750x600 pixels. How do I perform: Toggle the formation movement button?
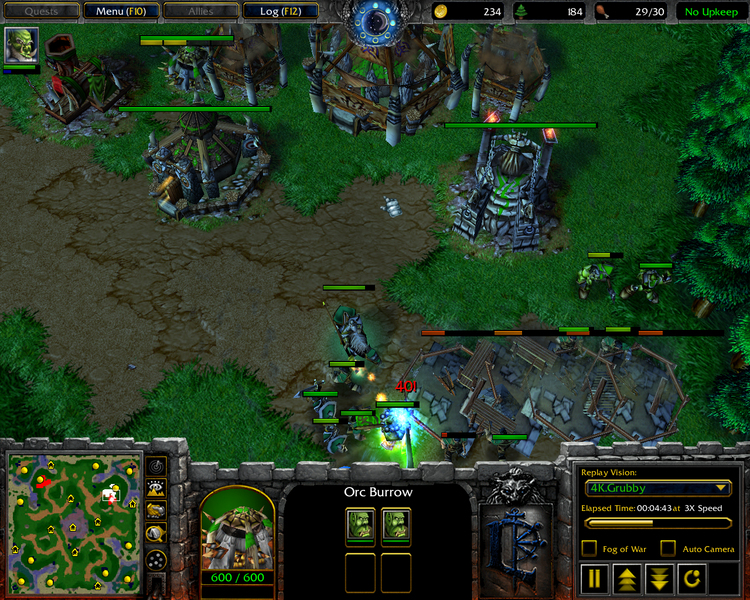click(156, 561)
